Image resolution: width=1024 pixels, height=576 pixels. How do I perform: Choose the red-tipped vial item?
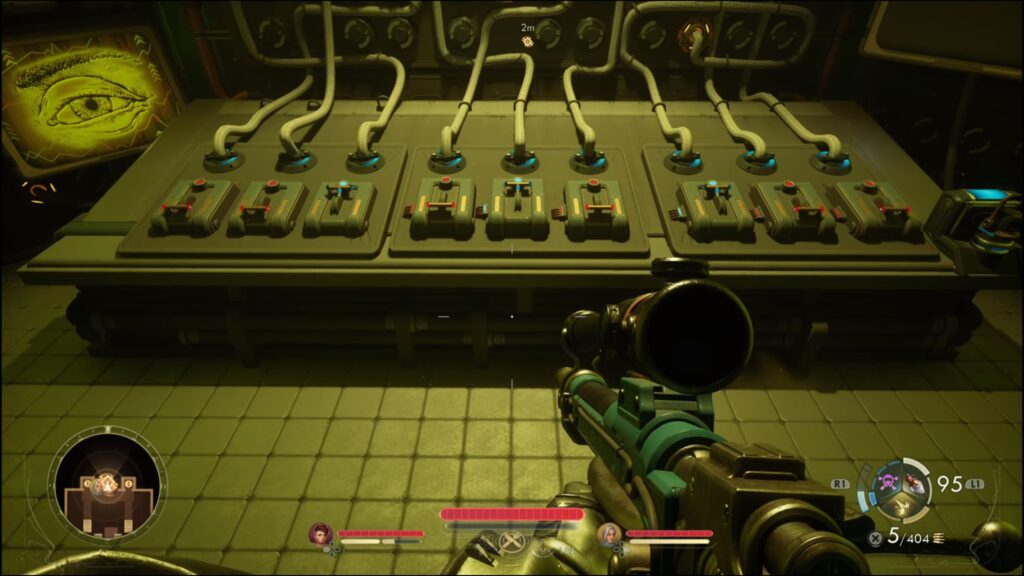coord(914,485)
